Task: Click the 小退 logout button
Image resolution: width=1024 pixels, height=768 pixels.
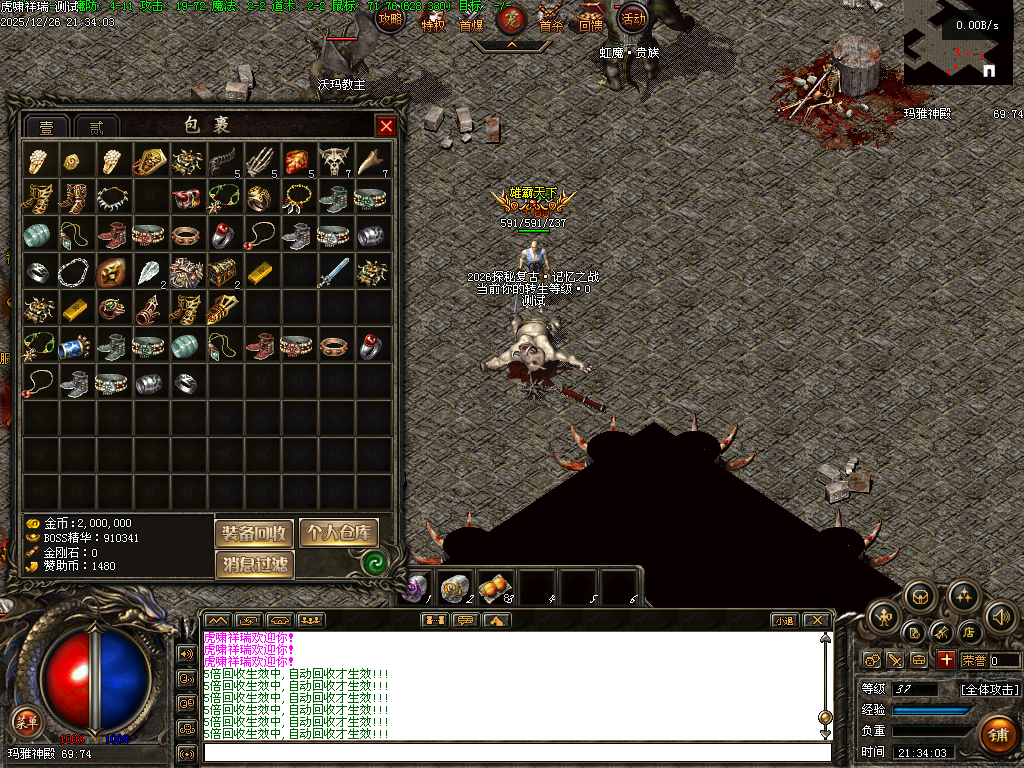Action: tap(784, 620)
